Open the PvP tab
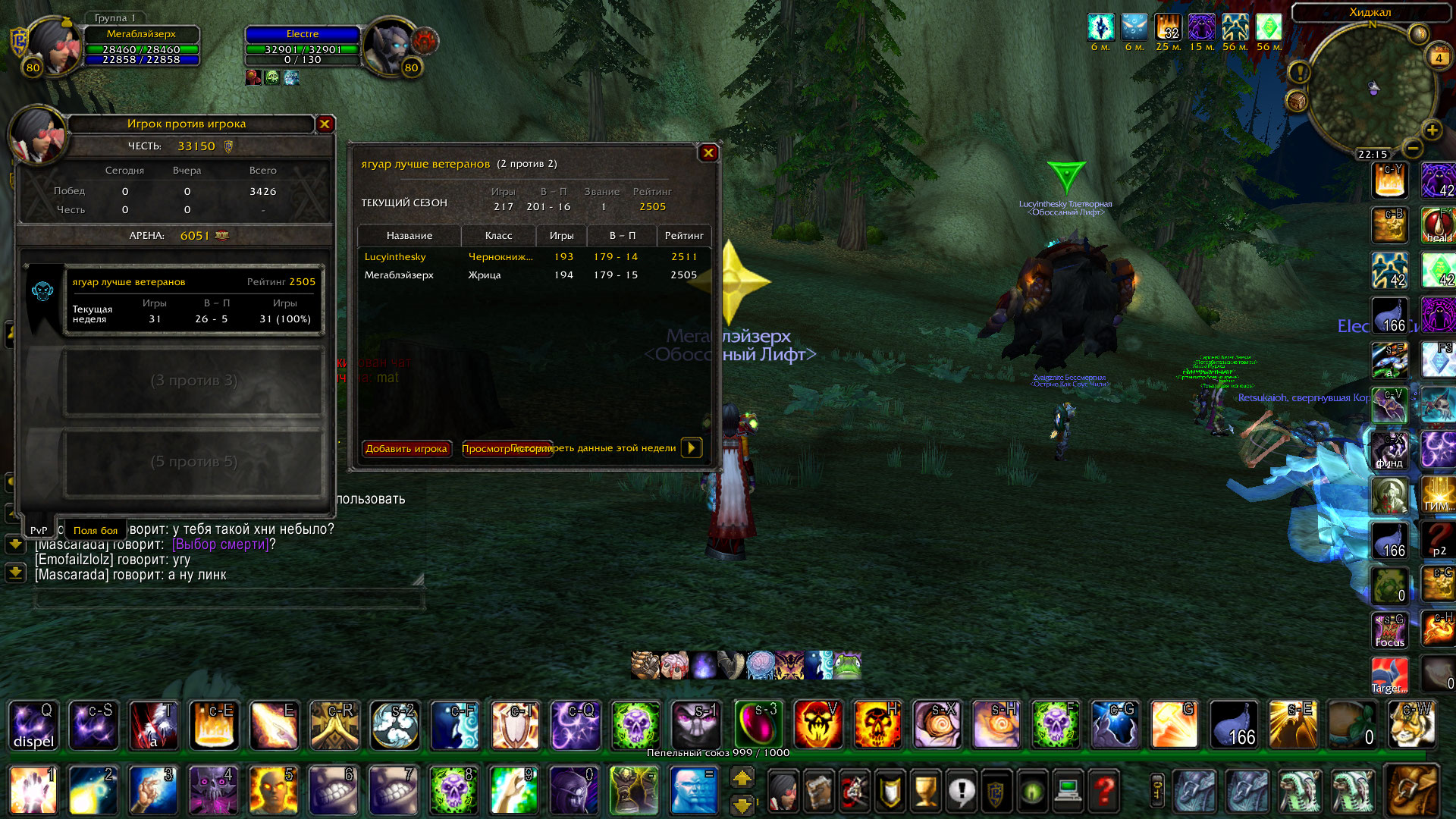 pyautogui.click(x=39, y=530)
